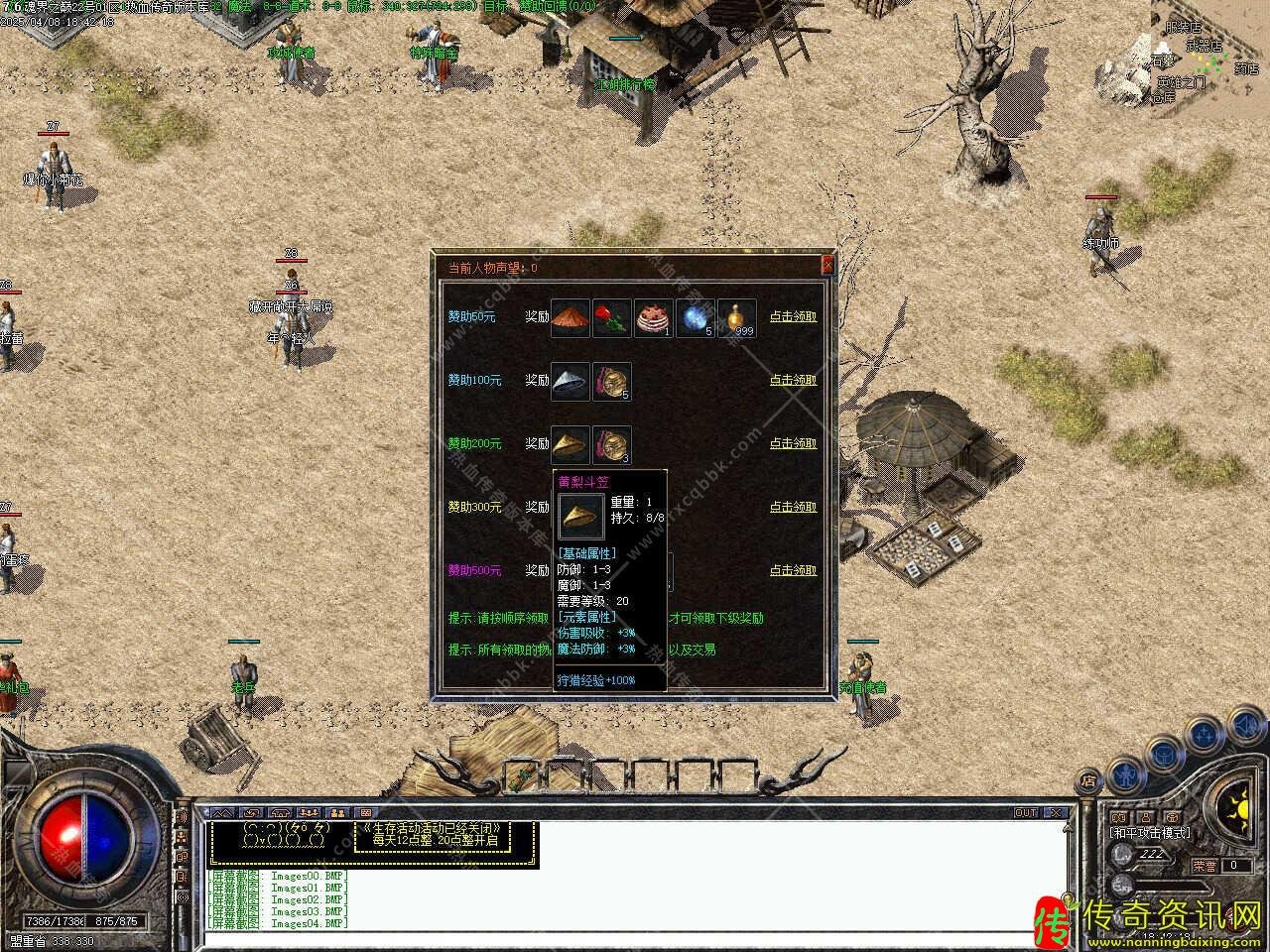This screenshot has width=1270, height=952.
Task: Claim the 赞助500元 reward
Action: pyautogui.click(x=793, y=570)
